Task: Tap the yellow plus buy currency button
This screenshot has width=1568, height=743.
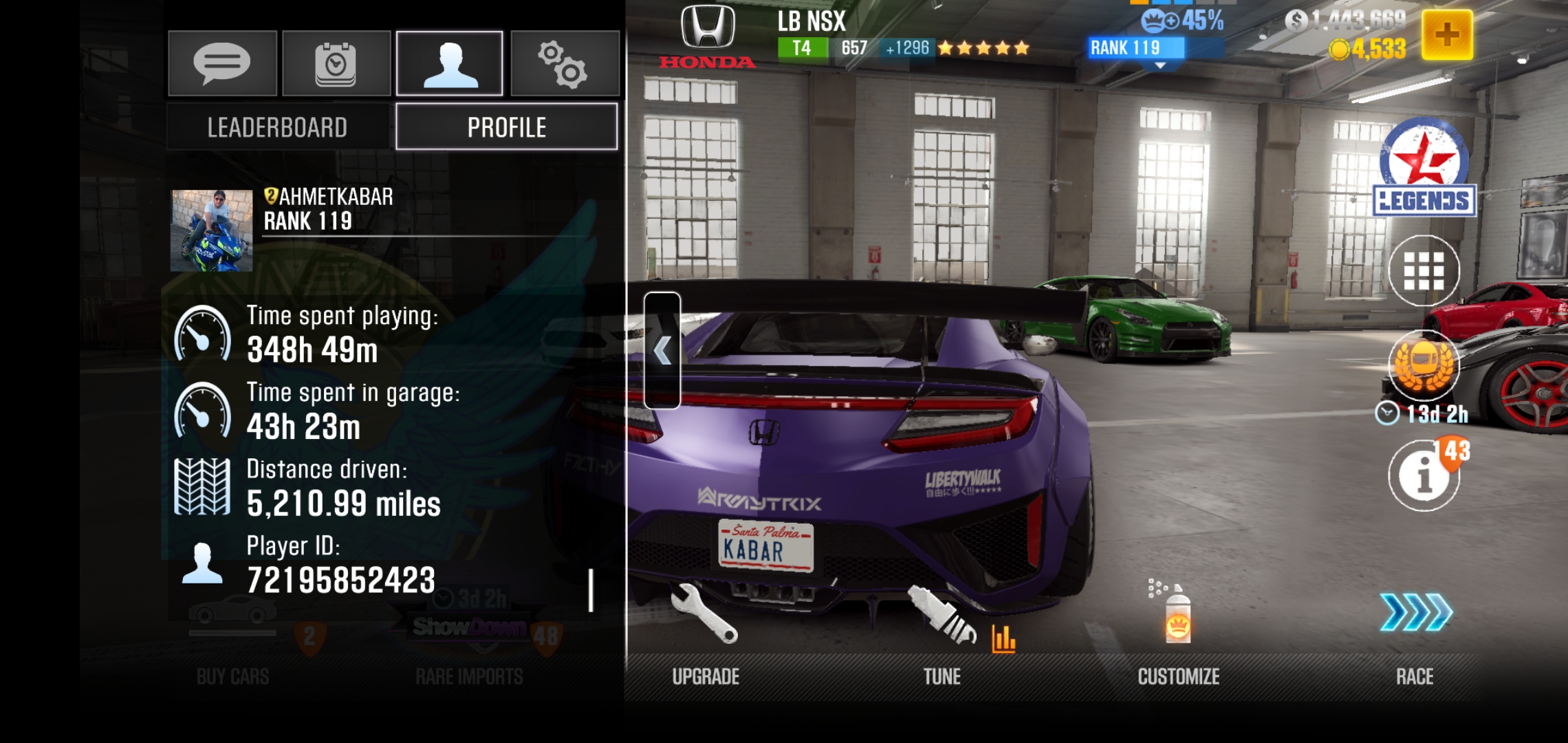Action: point(1446,35)
